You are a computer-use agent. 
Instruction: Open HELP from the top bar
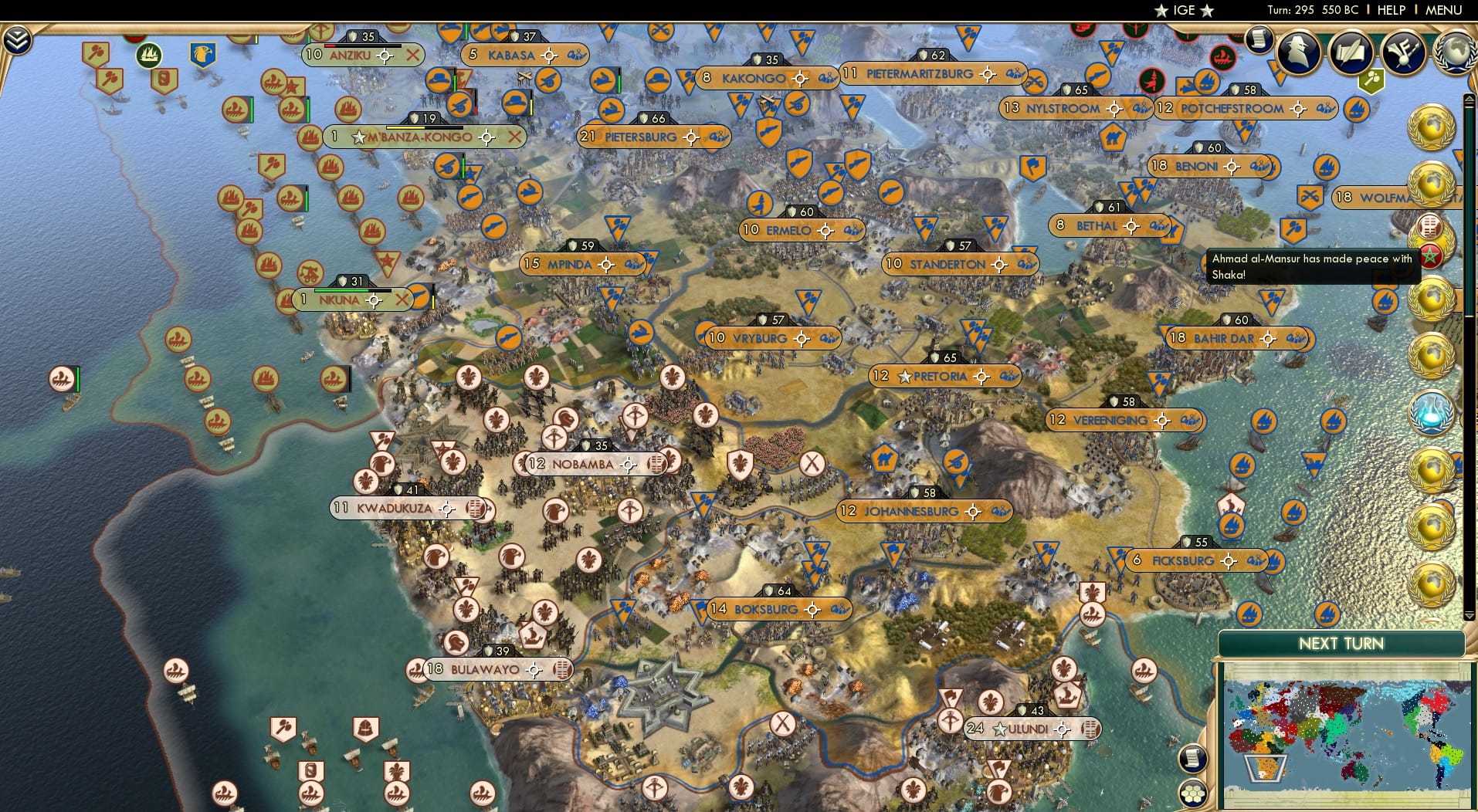click(1390, 10)
